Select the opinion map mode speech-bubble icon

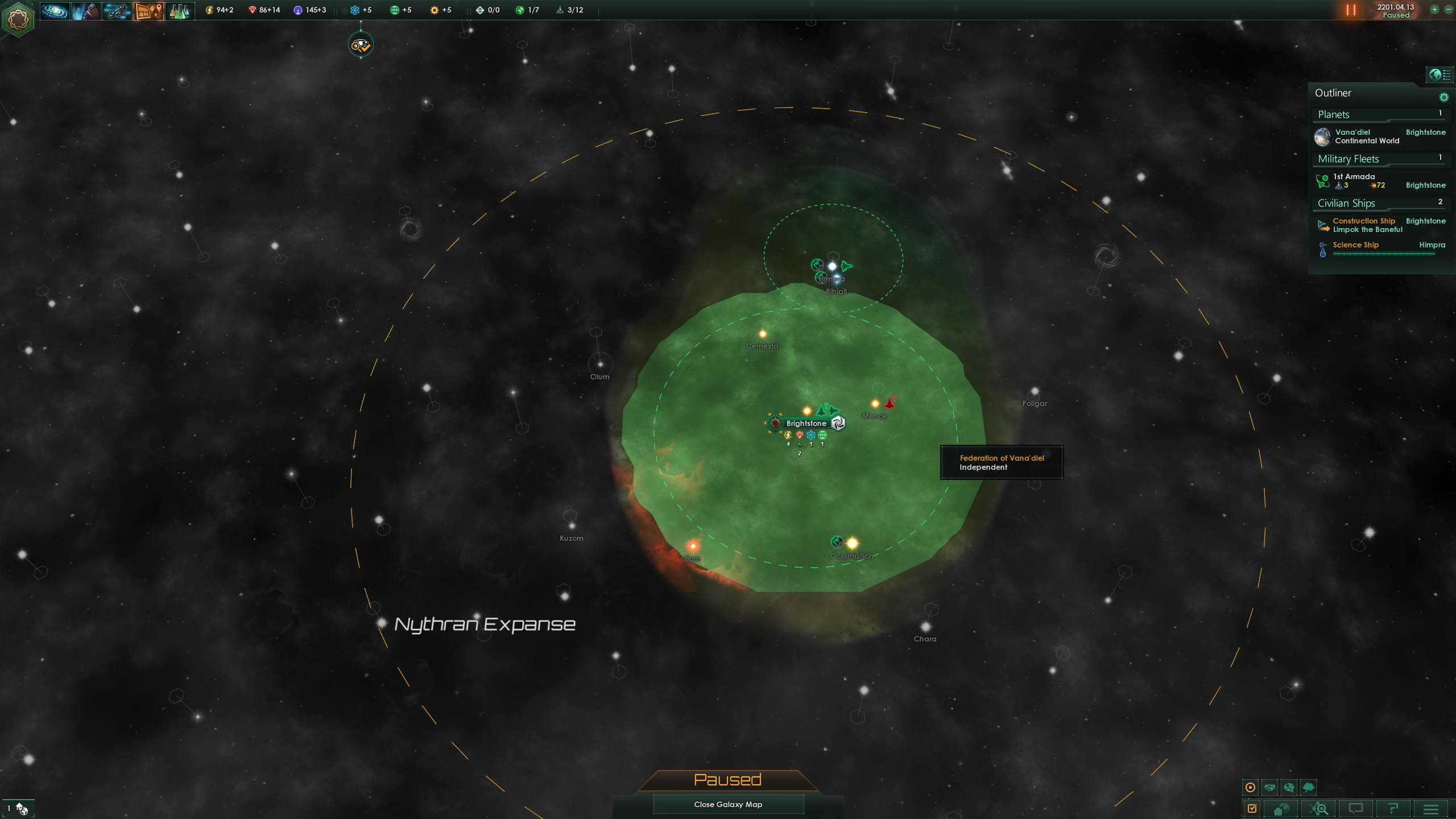click(1290, 788)
